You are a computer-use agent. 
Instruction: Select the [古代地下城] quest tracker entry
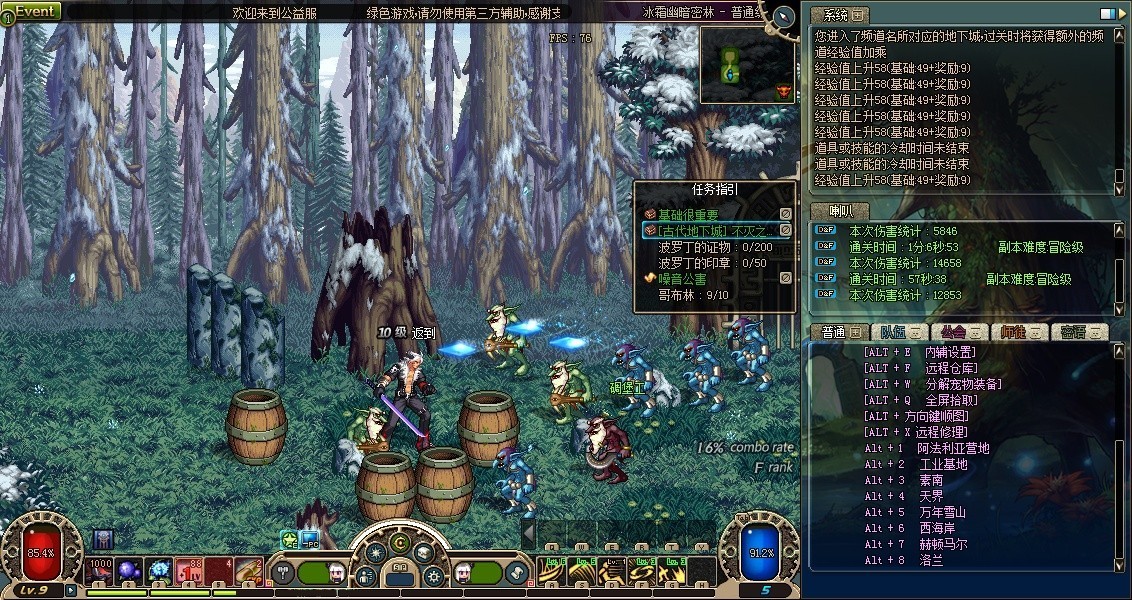click(710, 231)
